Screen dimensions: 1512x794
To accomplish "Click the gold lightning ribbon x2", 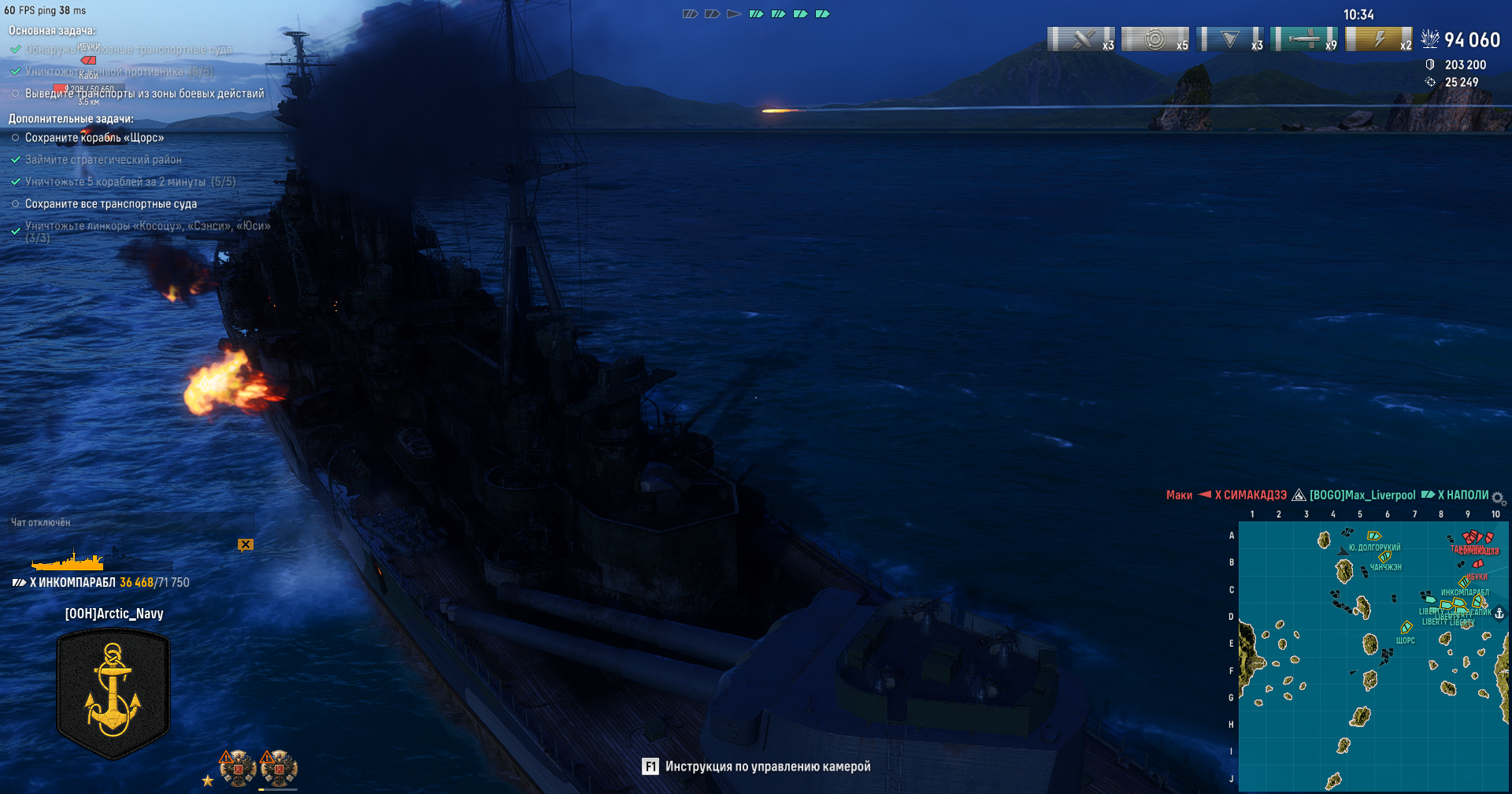I will tap(1379, 39).
